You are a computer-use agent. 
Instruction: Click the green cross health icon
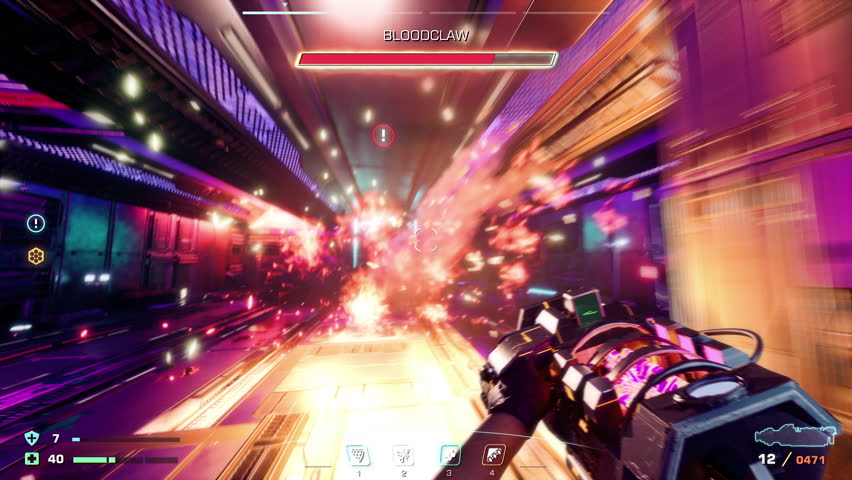(x=31, y=459)
